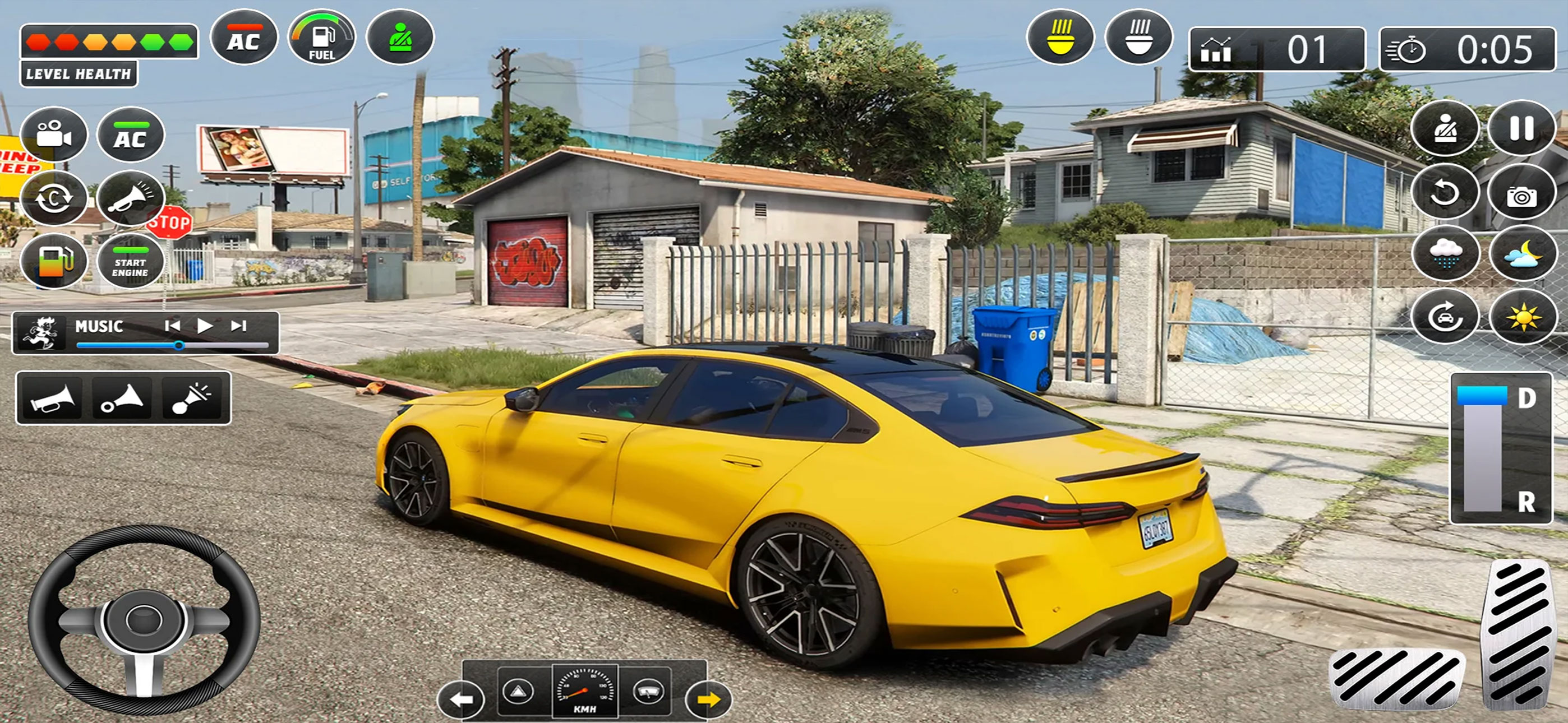The width and height of the screenshot is (1568, 723).
Task: Activate the right turn indicator arrow
Action: coord(708,699)
